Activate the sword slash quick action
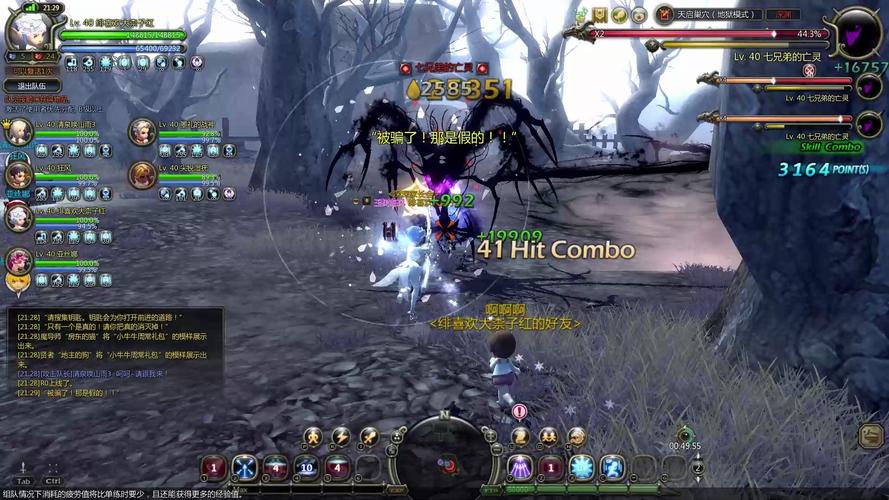 coord(369,436)
